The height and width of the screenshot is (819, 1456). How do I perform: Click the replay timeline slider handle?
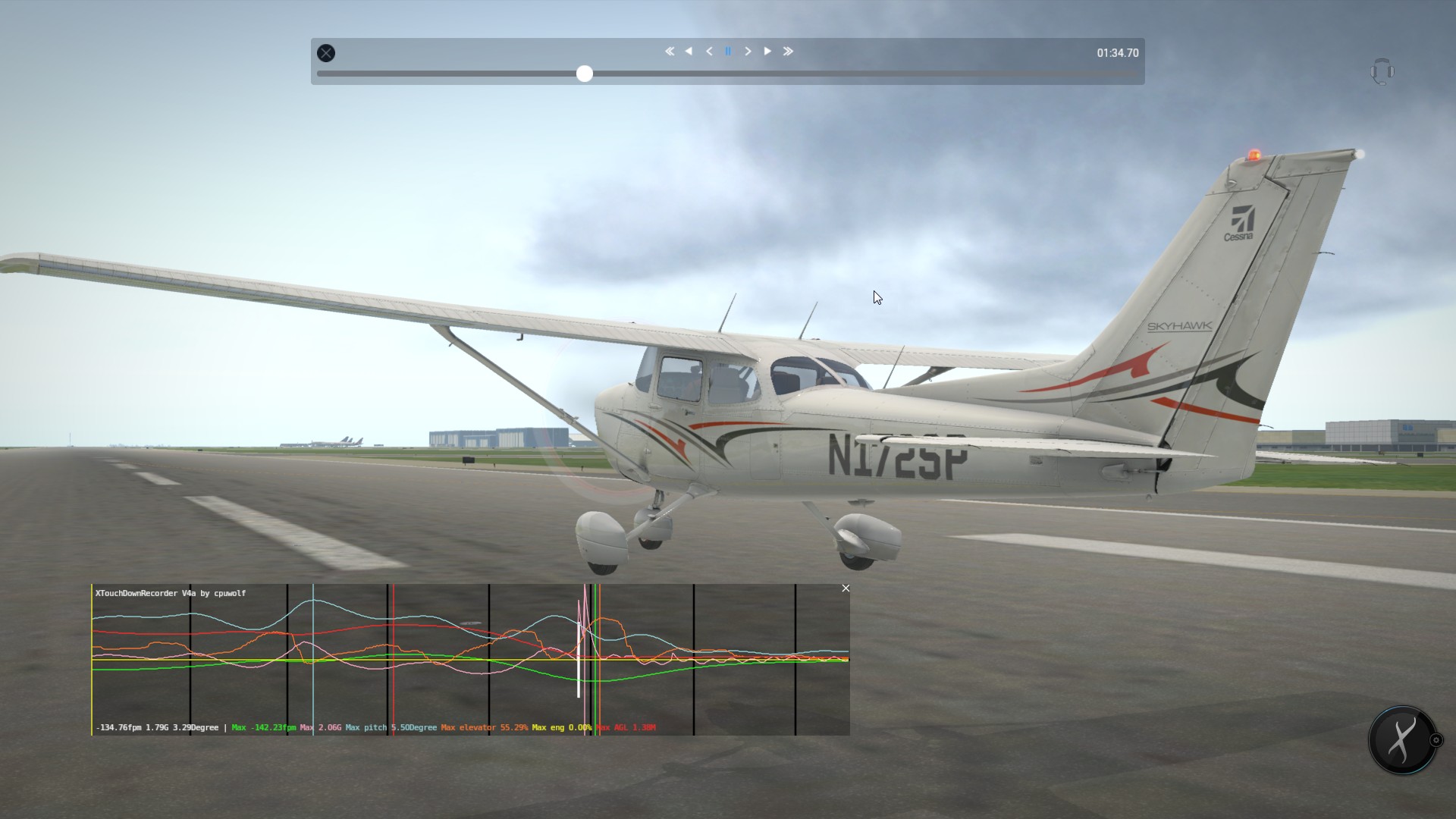tap(584, 74)
